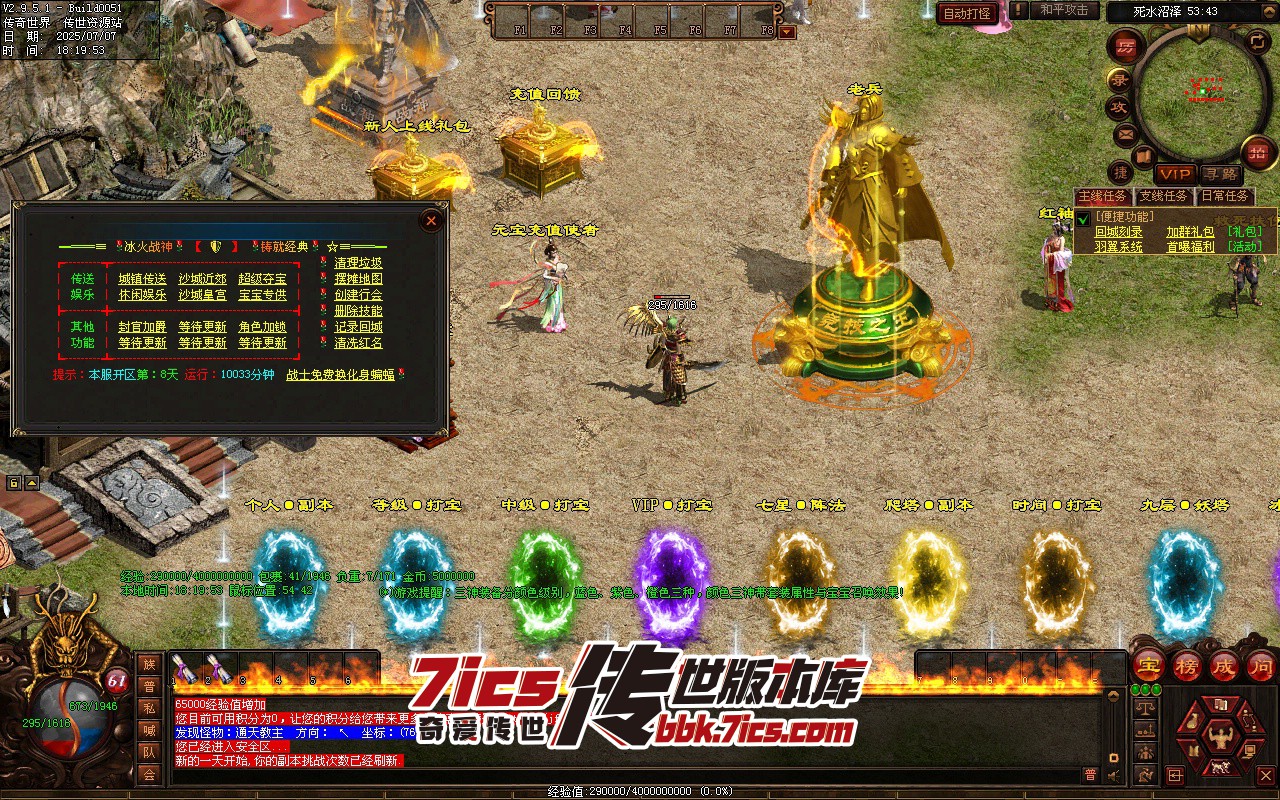1280x800 pixels.
Task: Select the 城镇传送 town teleport link
Action: click(142, 279)
